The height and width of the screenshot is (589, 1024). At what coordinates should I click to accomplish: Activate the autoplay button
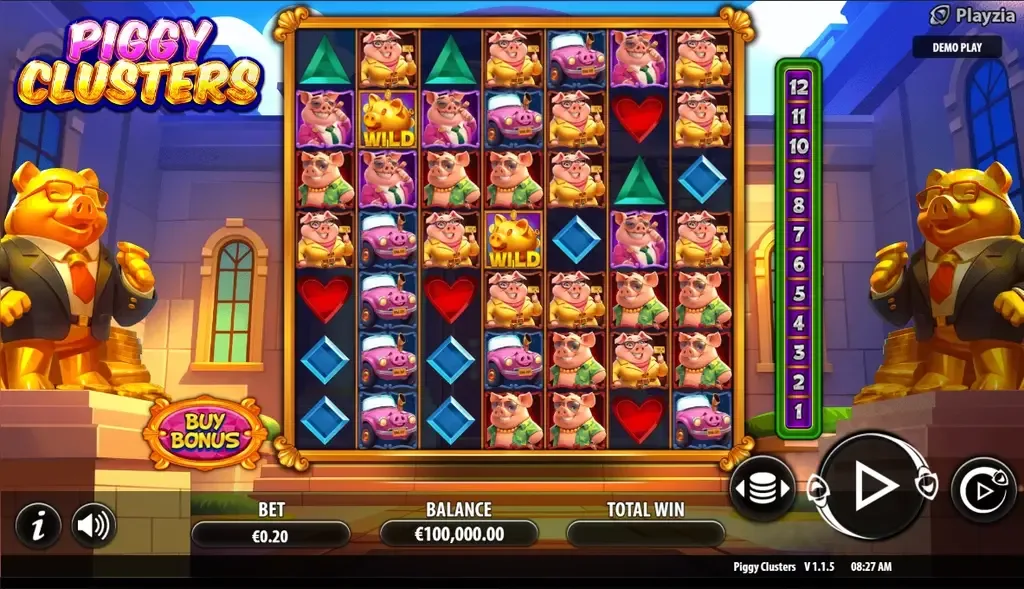[983, 490]
